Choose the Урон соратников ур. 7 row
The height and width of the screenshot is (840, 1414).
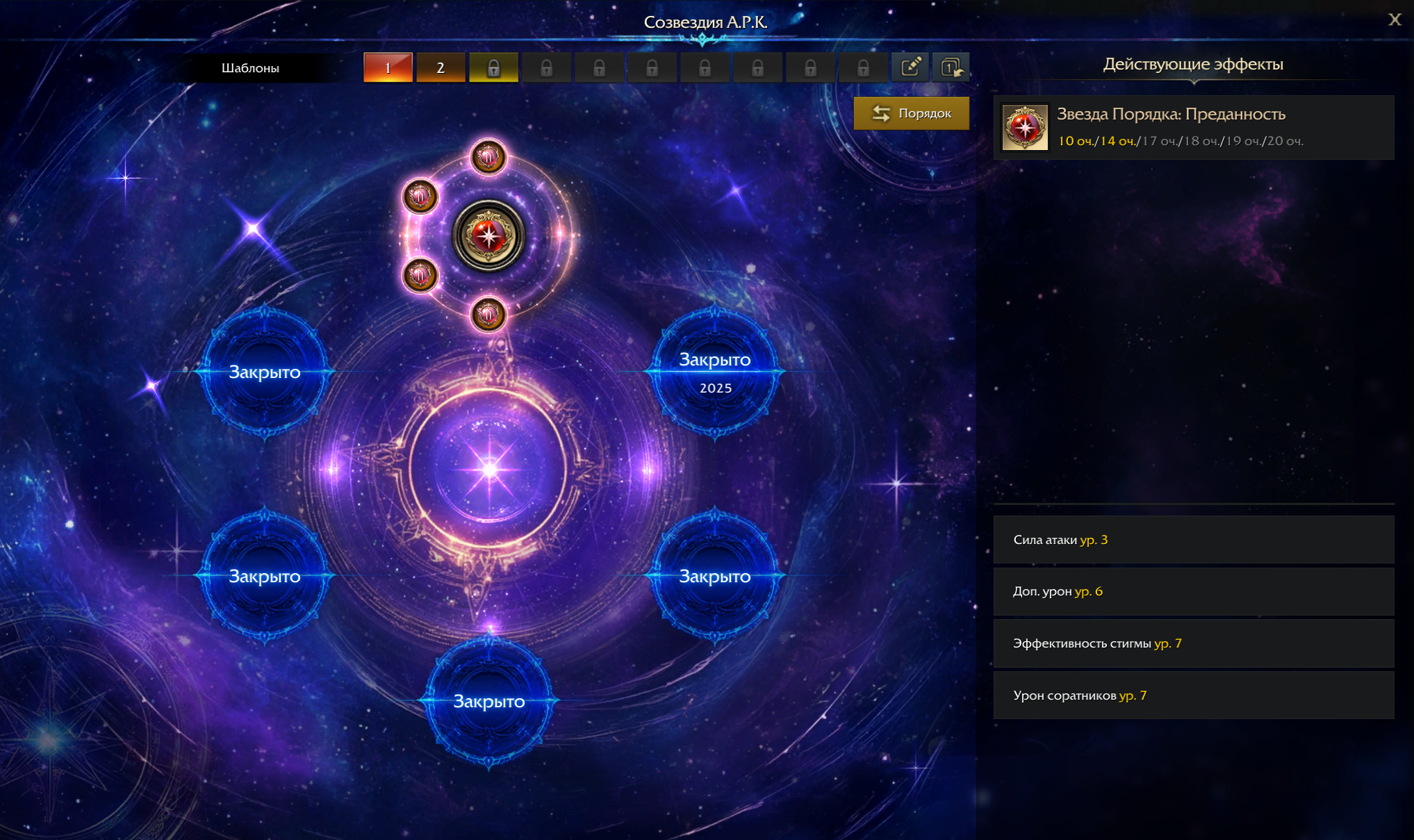(x=1193, y=695)
